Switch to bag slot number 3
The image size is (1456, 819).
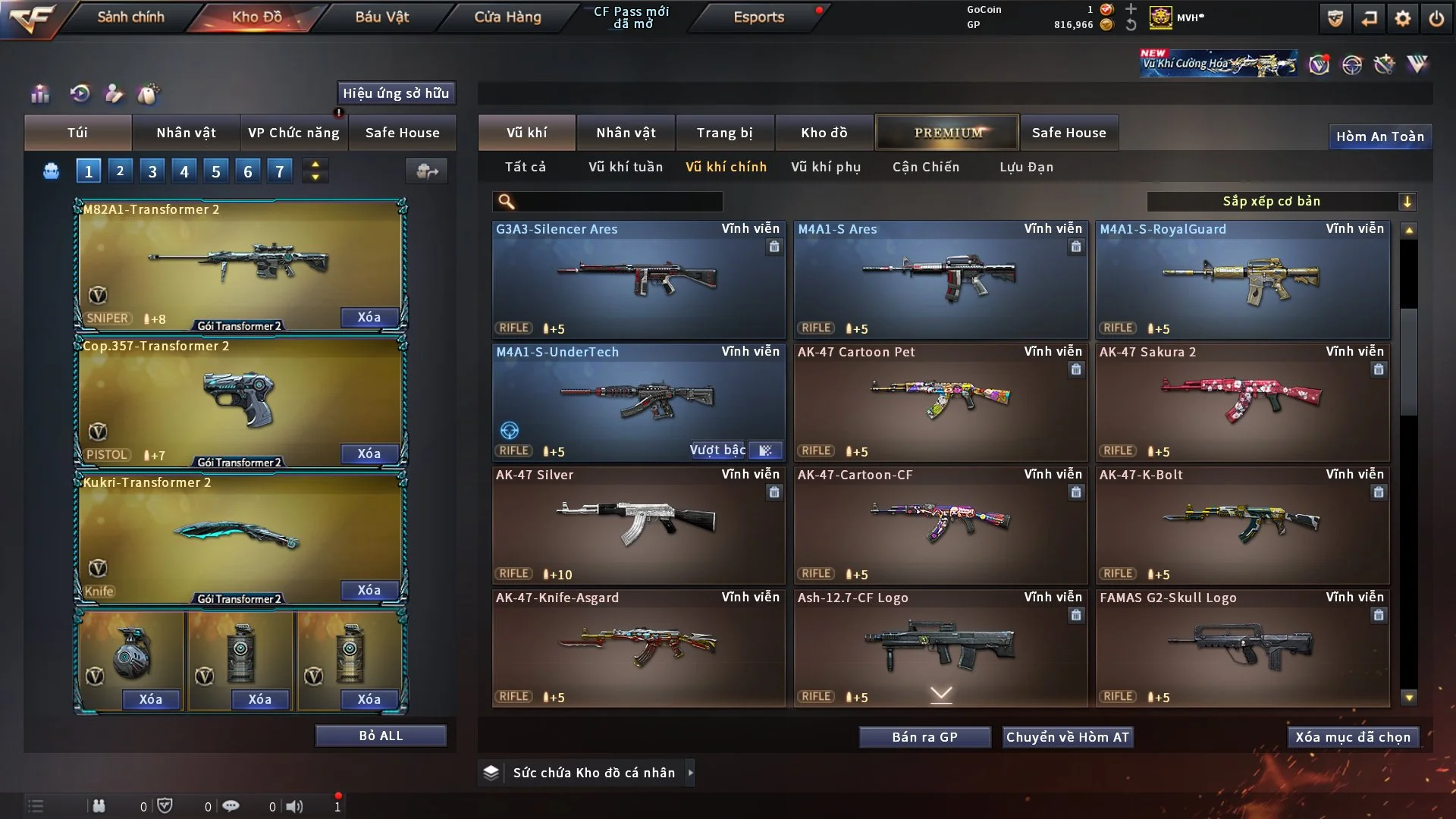[152, 171]
